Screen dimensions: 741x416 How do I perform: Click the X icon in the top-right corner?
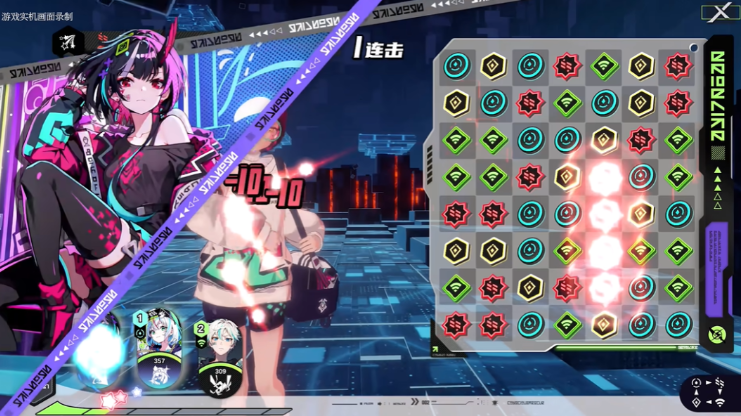click(718, 13)
